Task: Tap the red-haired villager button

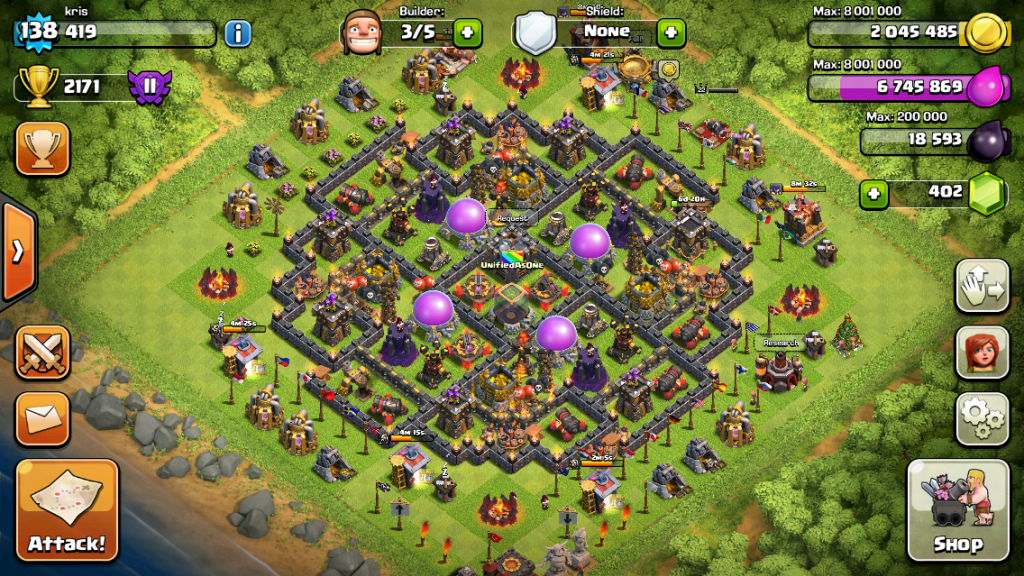Action: coord(982,353)
